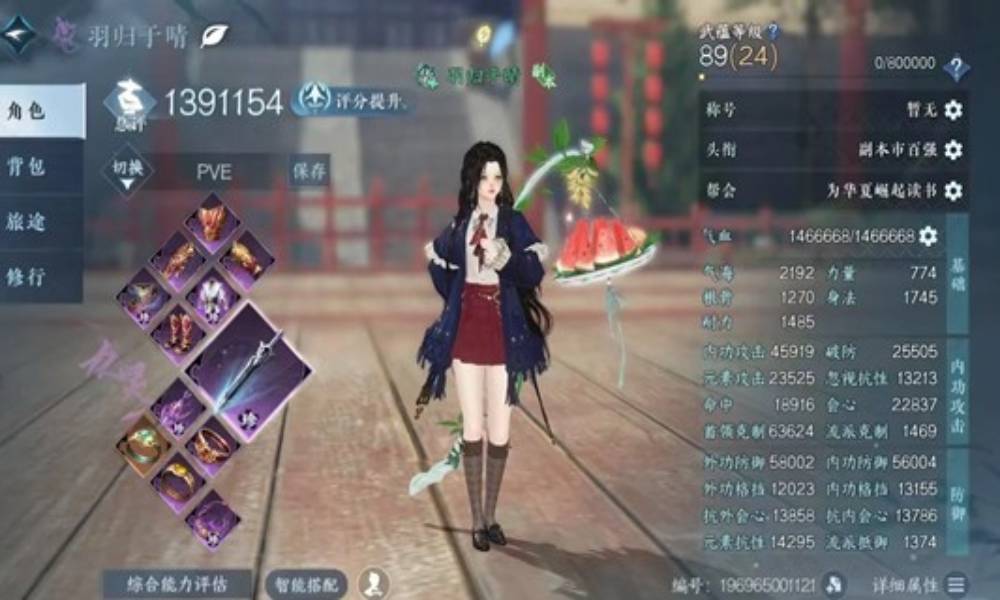Select the 角色 character tab
The image size is (1000, 600).
point(40,111)
